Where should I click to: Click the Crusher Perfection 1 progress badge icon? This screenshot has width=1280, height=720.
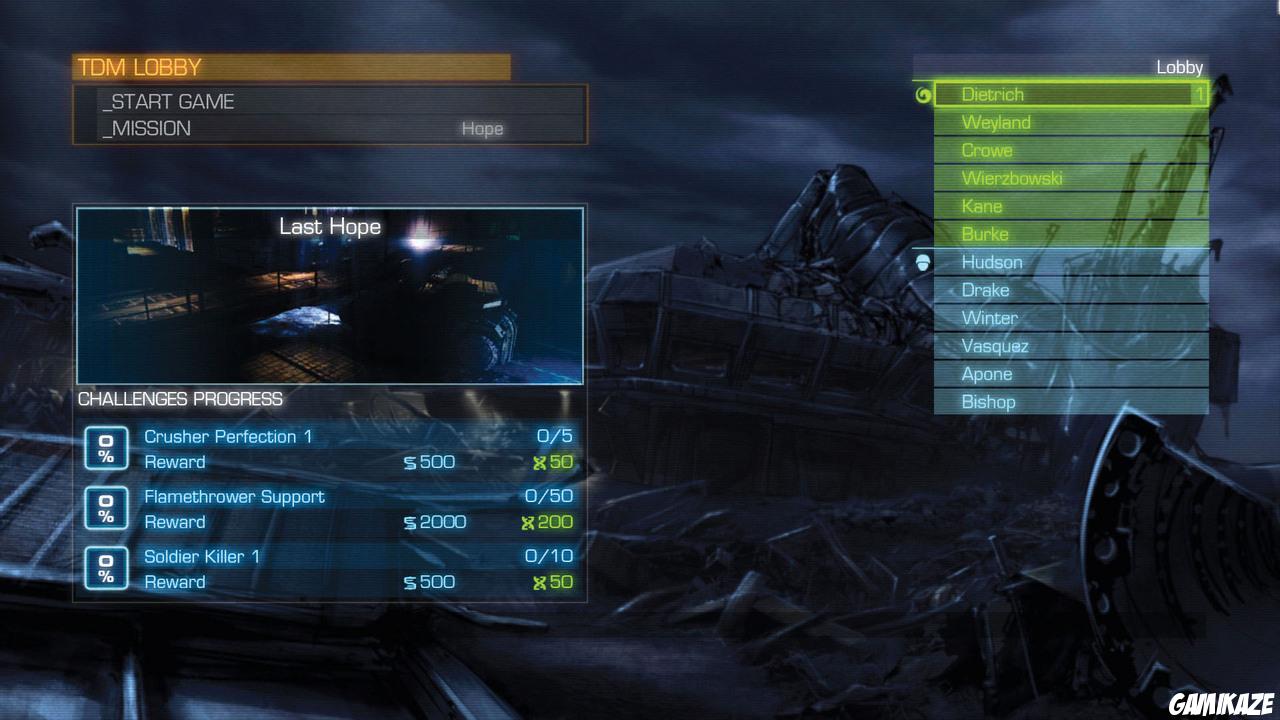tap(106, 449)
